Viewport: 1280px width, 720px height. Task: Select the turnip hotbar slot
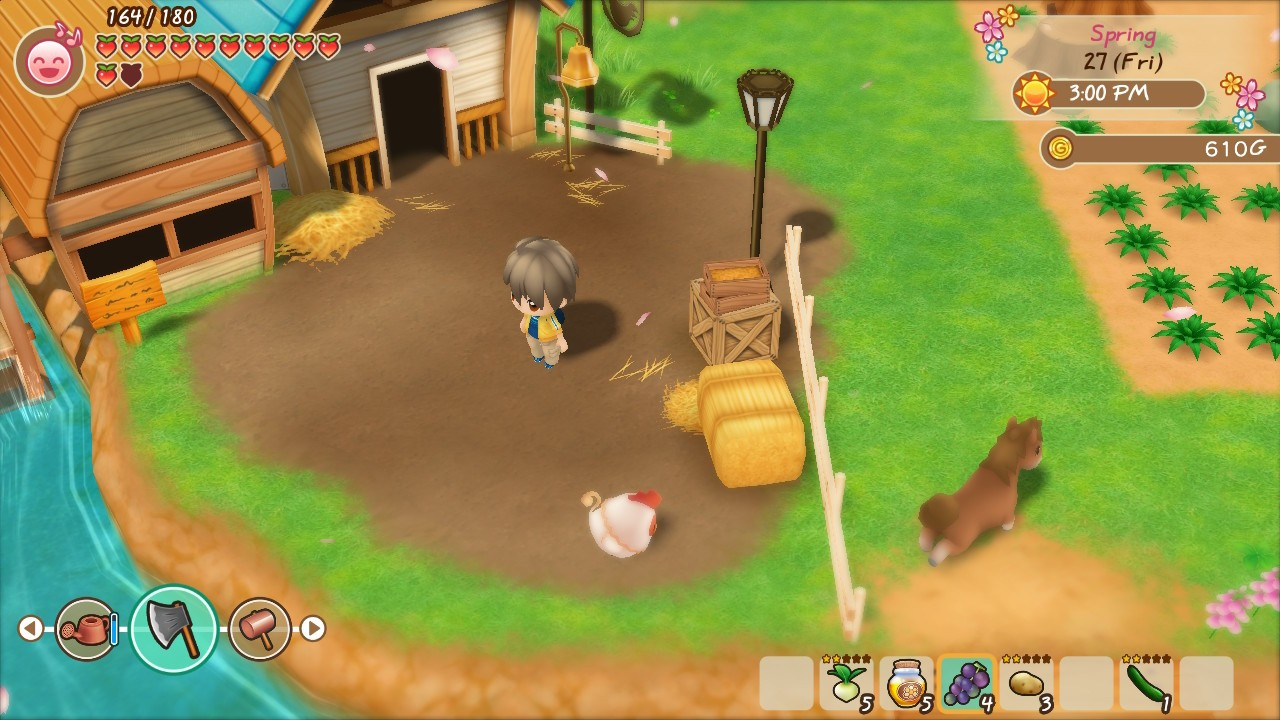tap(846, 683)
